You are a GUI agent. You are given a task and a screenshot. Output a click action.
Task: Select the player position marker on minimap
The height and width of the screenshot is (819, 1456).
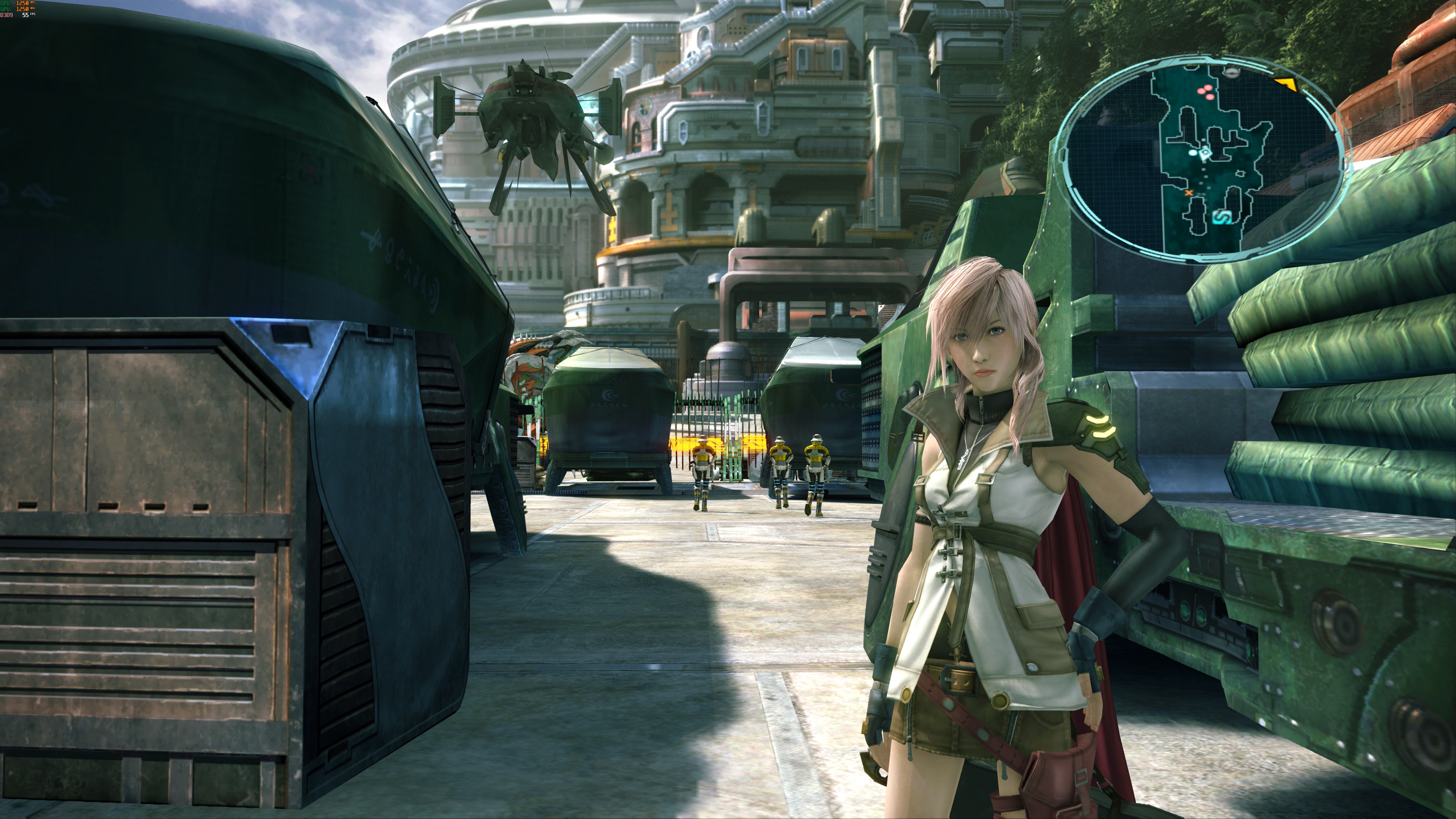[x=1206, y=153]
